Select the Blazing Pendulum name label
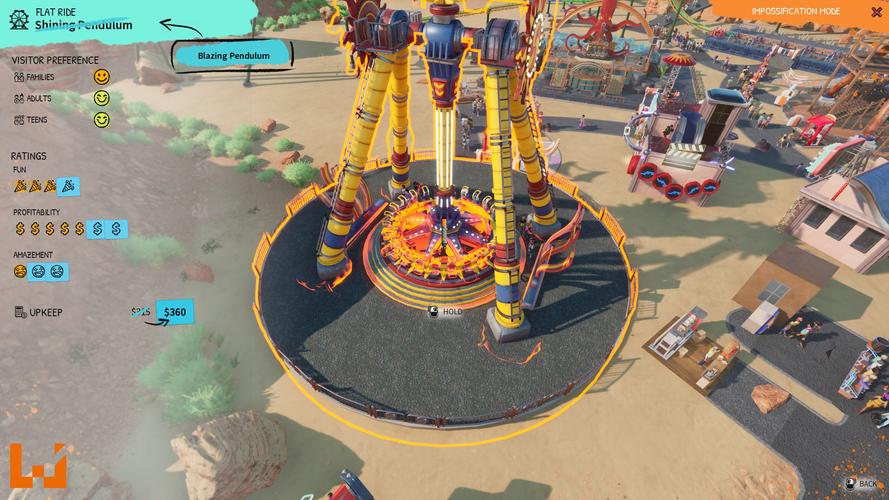The width and height of the screenshot is (889, 500). [x=234, y=56]
